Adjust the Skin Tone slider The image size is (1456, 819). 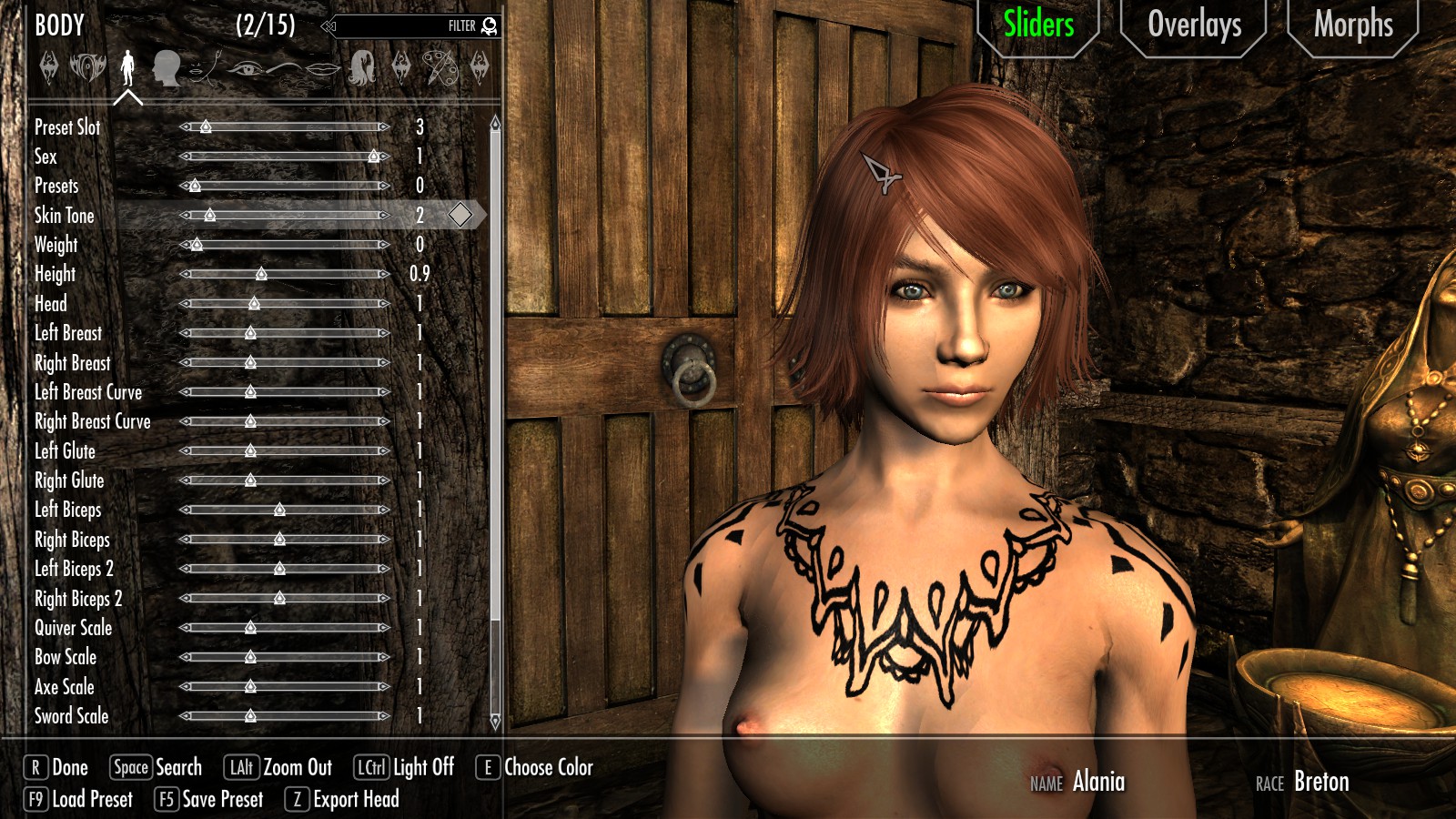[x=286, y=216]
